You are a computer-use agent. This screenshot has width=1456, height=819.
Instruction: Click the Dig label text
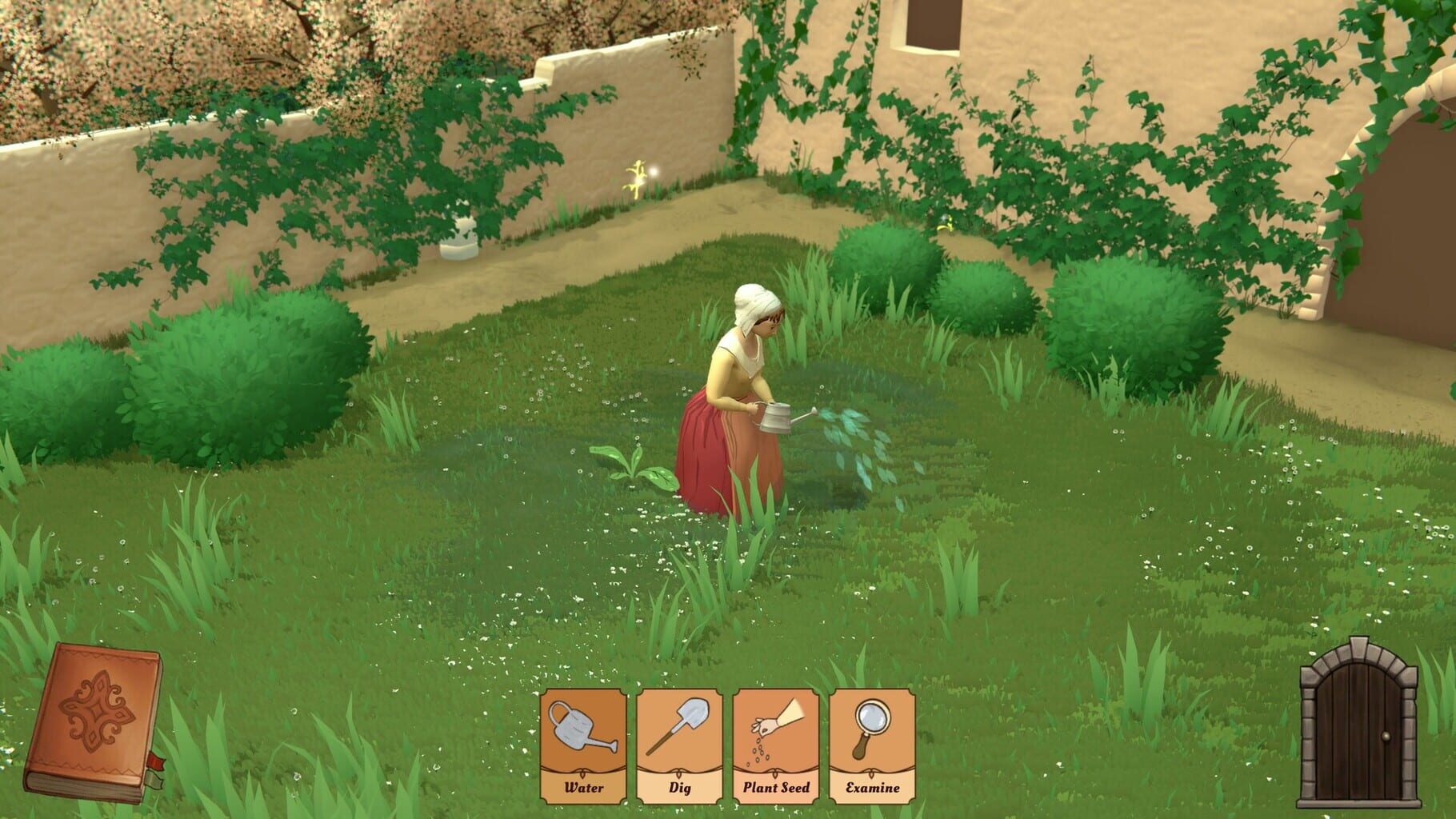coord(680,787)
